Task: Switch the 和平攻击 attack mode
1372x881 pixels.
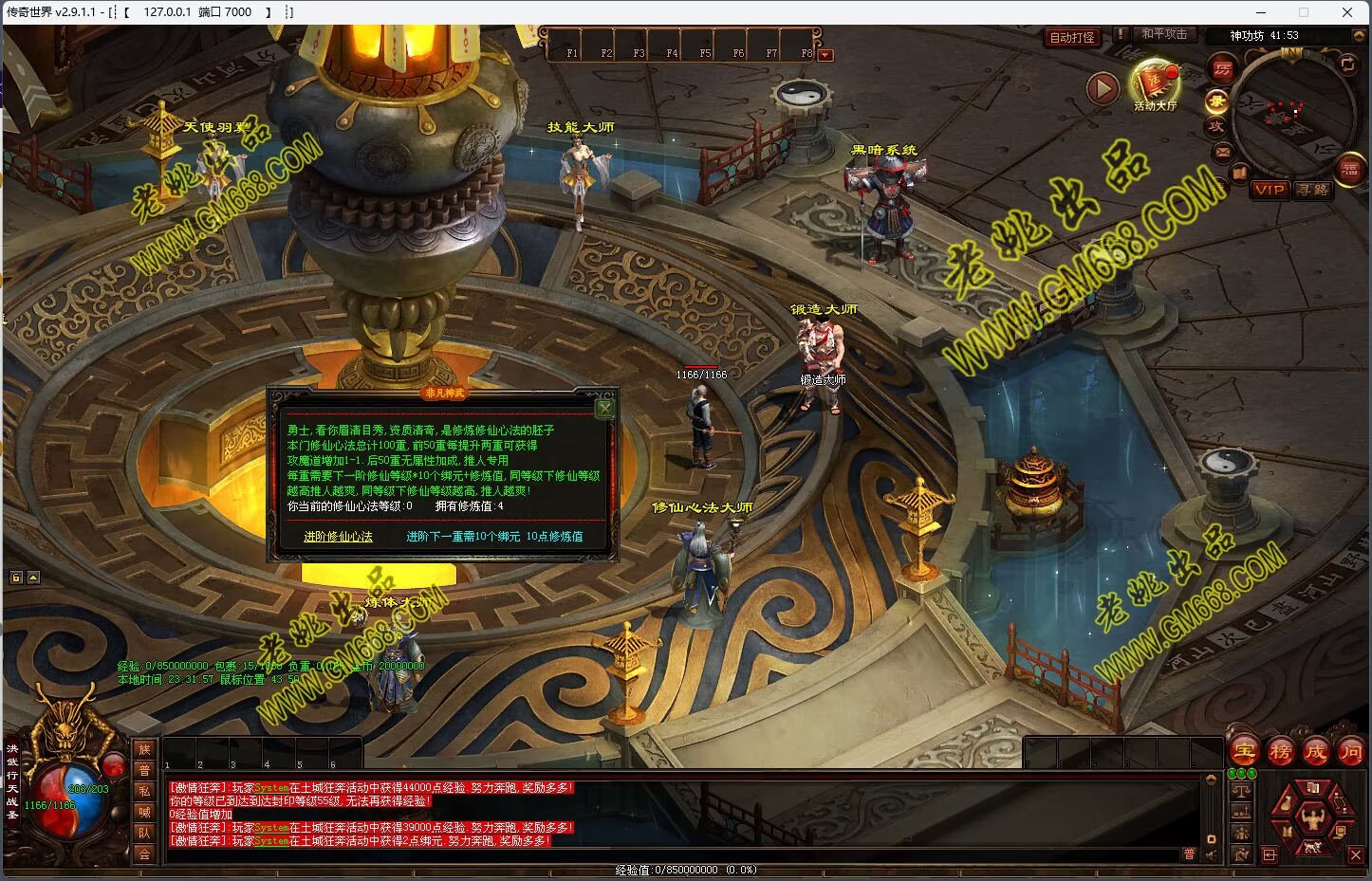Action: 1164,34
